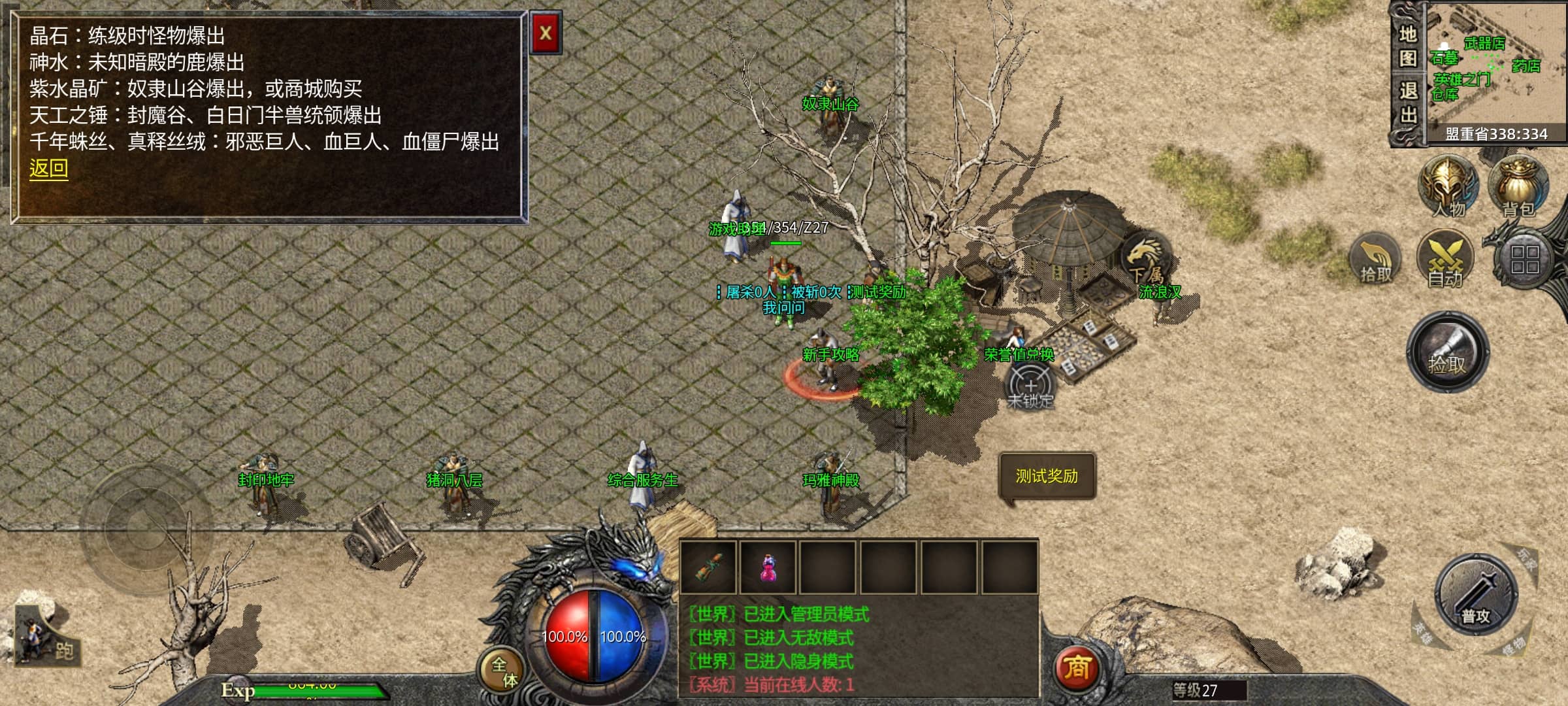The image size is (1568, 706).
Task: Open the 下属 dragon icon
Action: [x=1145, y=260]
